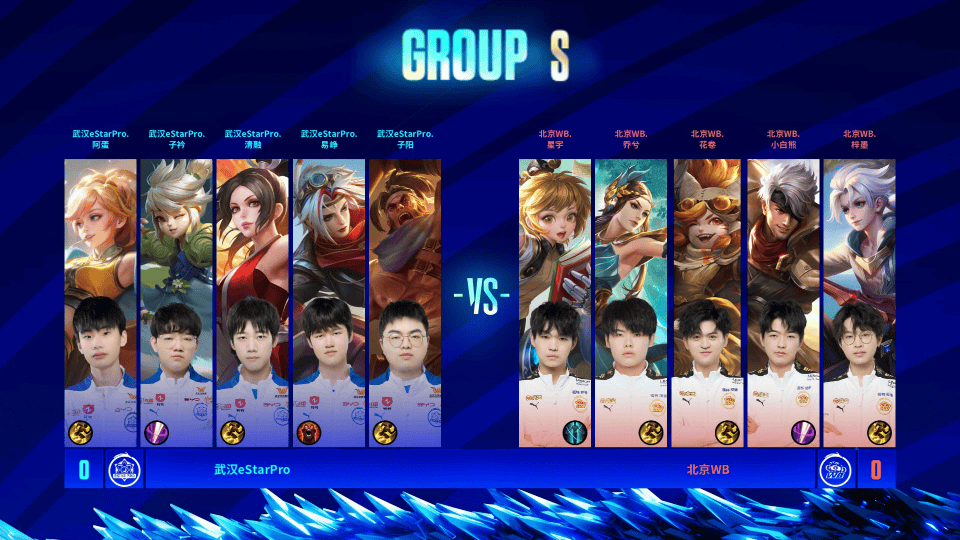Click the 北京WB team logo
The width and height of the screenshot is (960, 540).
[834, 469]
